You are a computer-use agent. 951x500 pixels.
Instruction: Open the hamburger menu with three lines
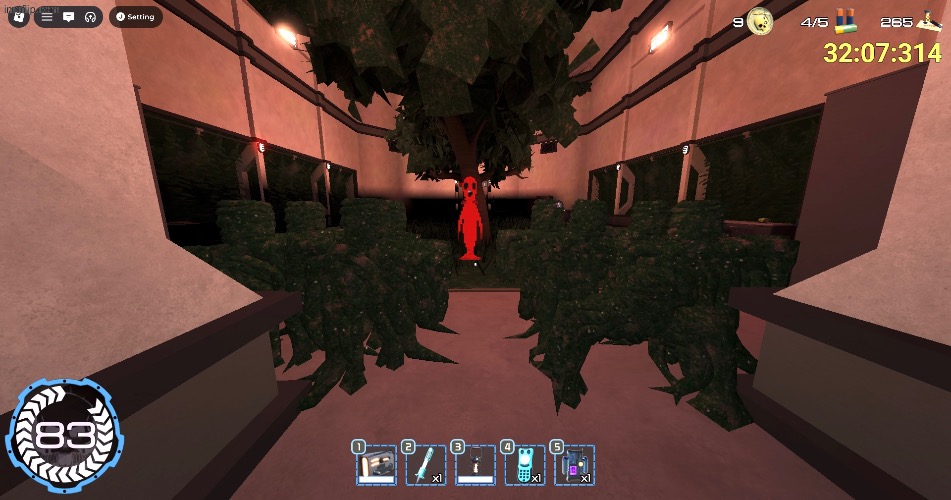[x=47, y=17]
